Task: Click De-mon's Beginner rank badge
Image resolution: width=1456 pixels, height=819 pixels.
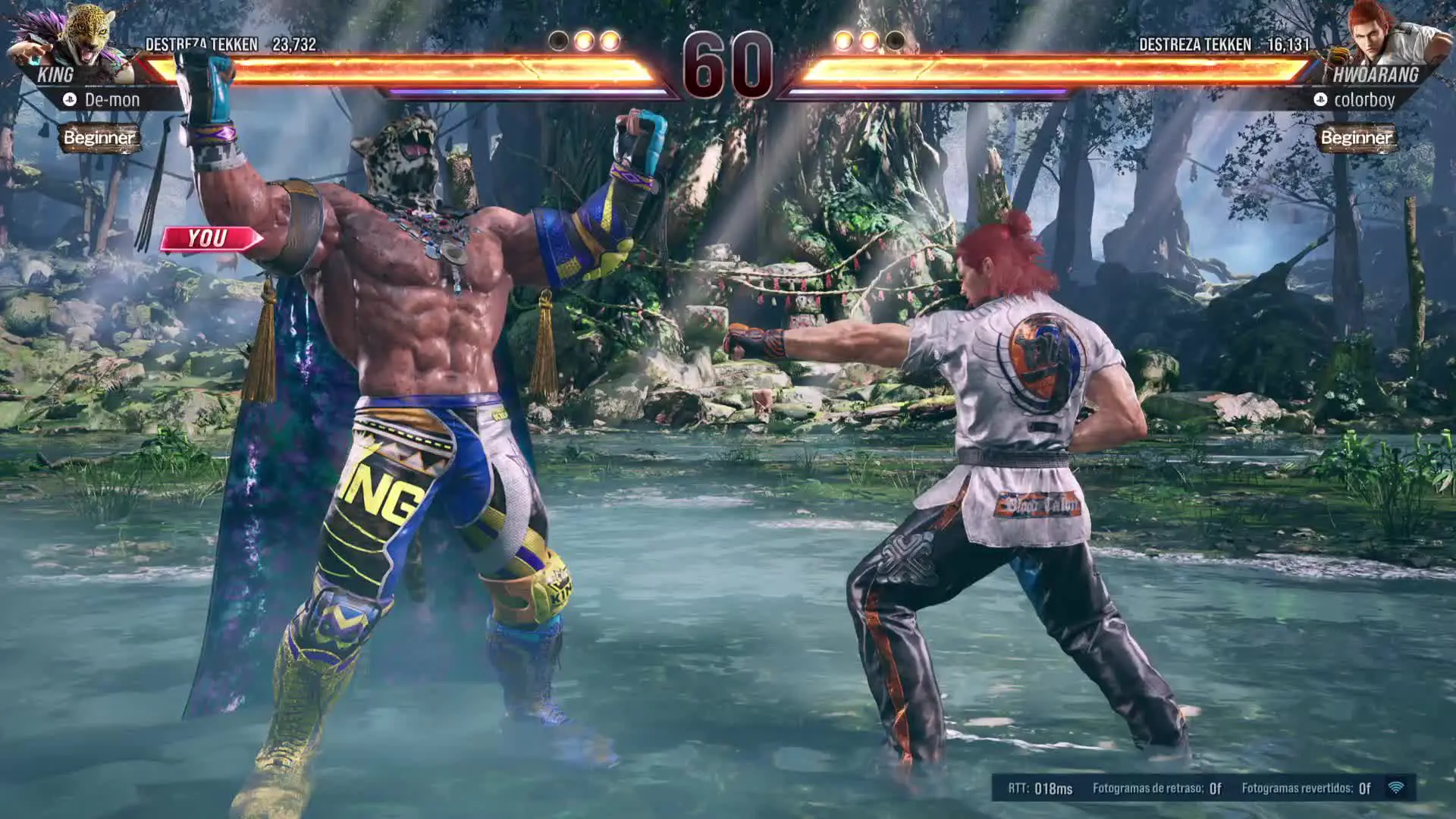Action: (x=99, y=138)
